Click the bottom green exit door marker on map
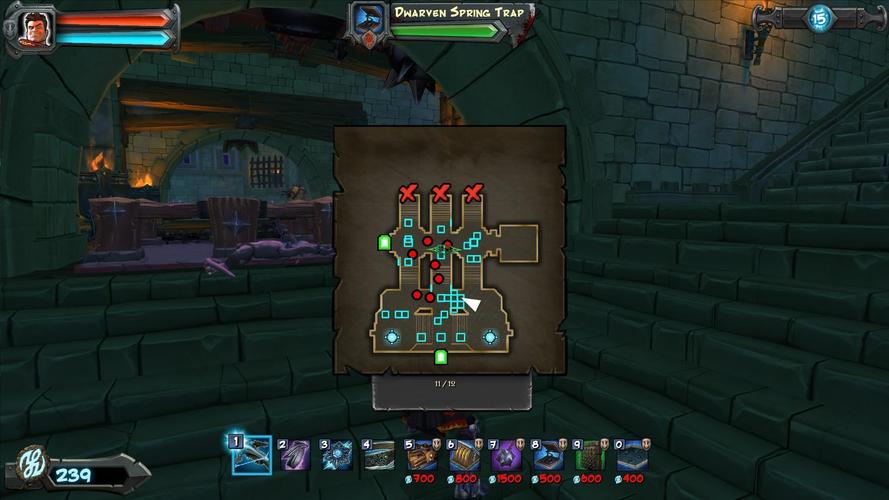The width and height of the screenshot is (889, 500). click(x=441, y=357)
